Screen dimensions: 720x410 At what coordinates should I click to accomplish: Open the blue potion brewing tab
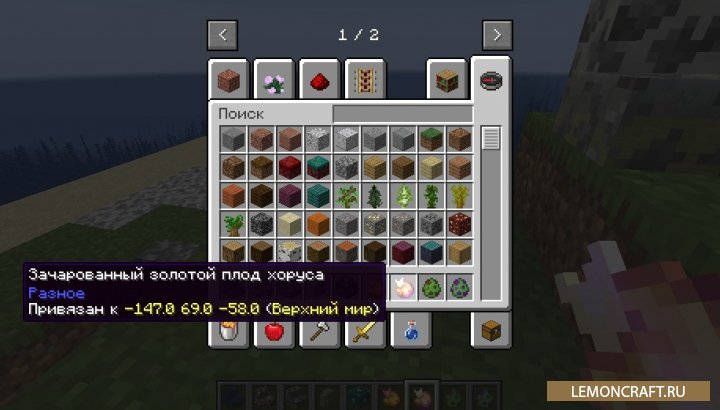click(411, 330)
